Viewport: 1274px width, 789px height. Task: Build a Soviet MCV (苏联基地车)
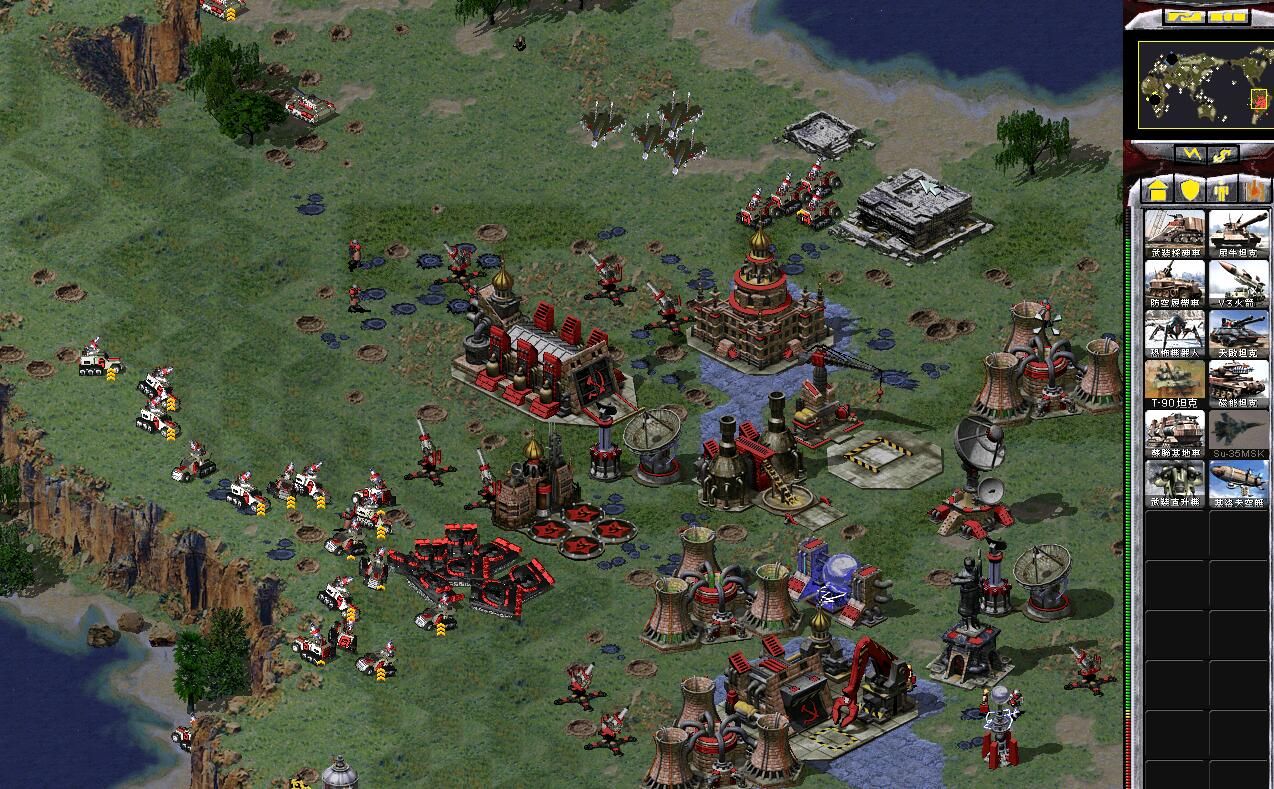[1174, 434]
